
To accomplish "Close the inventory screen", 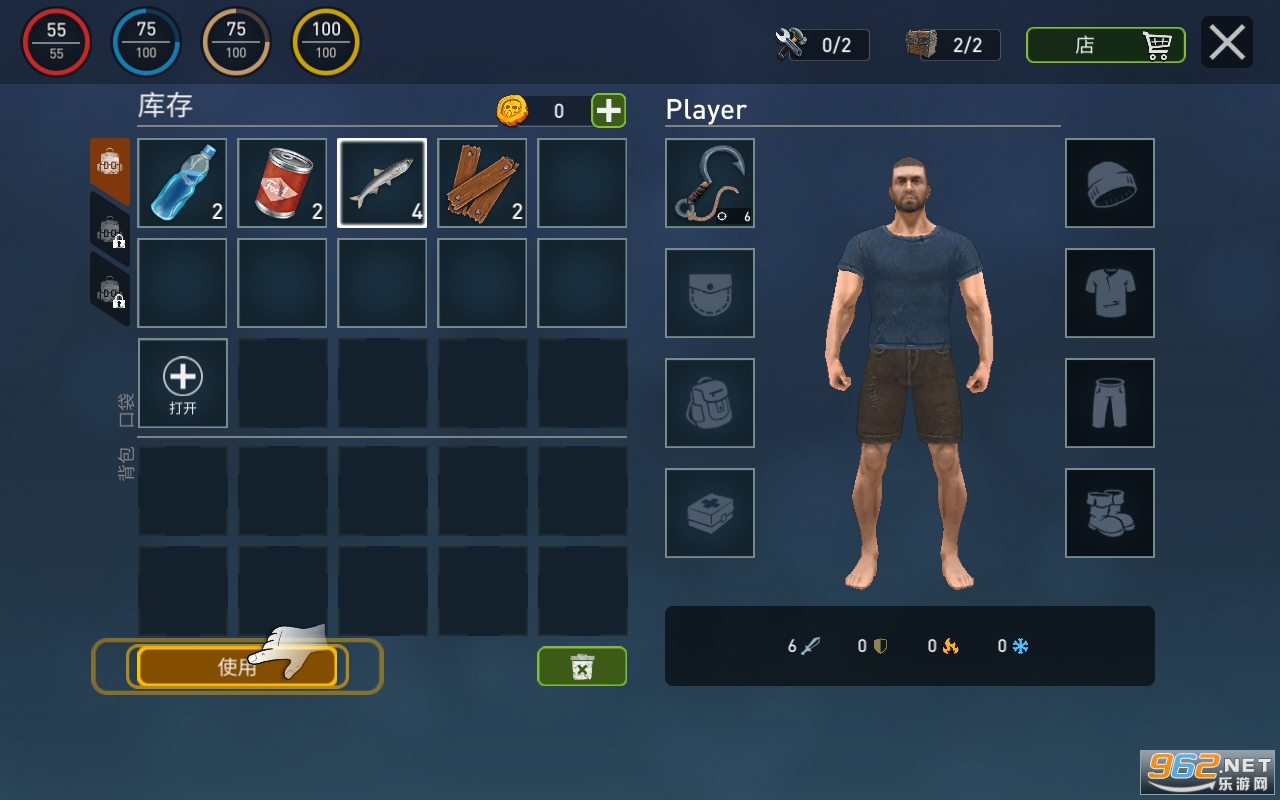I will coord(1227,43).
